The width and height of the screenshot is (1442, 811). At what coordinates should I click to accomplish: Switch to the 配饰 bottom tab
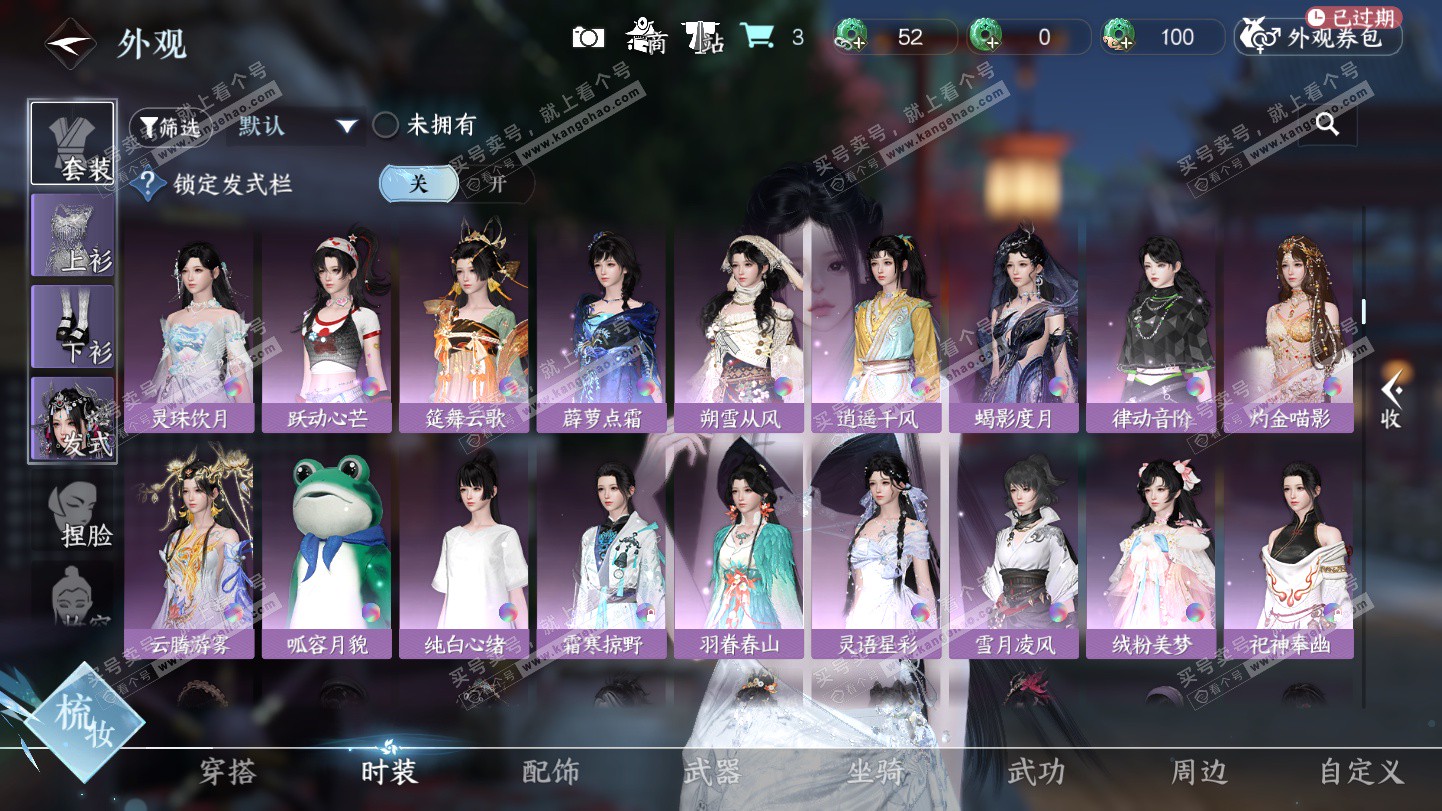coord(551,771)
